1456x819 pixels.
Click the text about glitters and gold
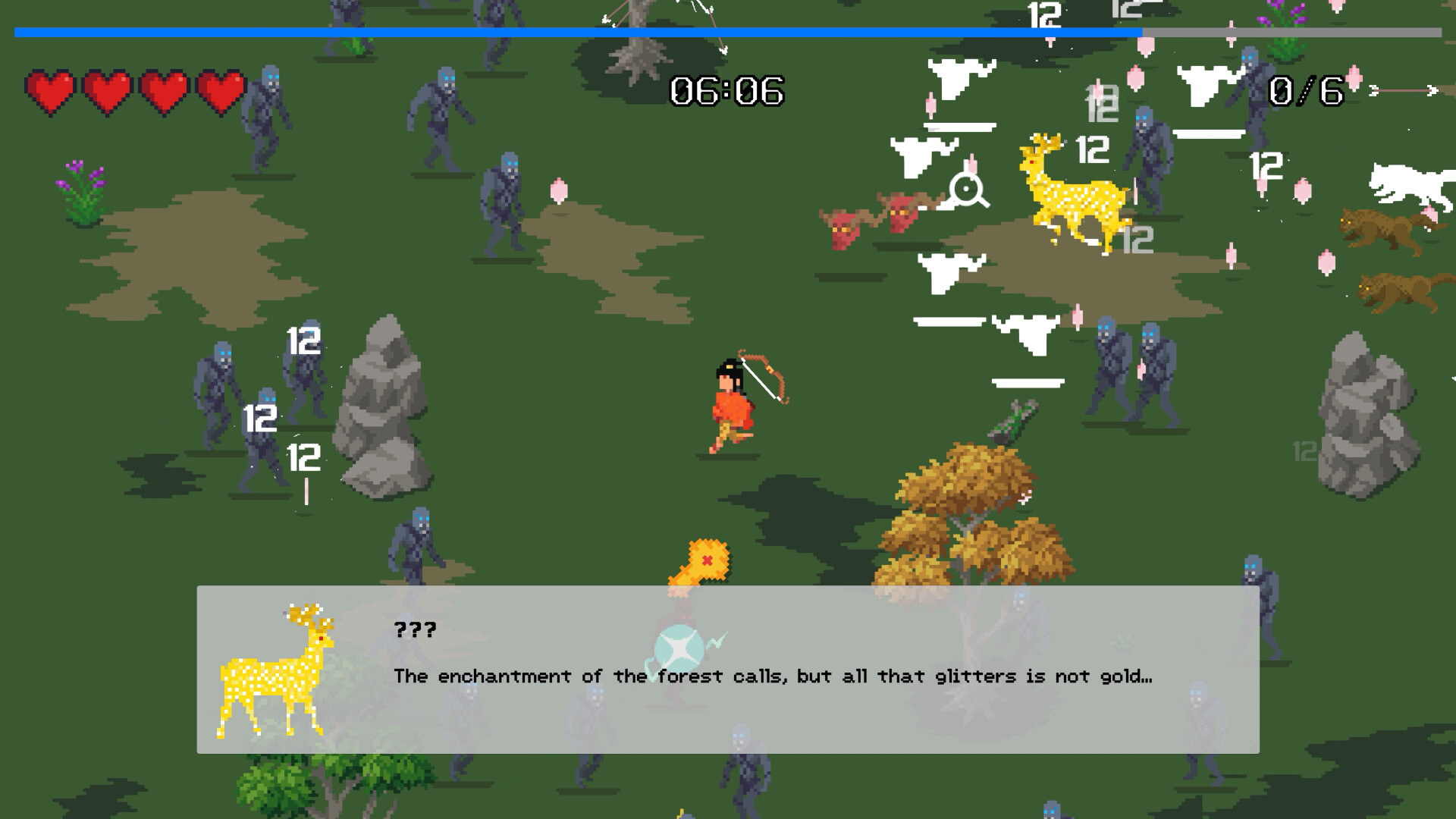click(773, 676)
